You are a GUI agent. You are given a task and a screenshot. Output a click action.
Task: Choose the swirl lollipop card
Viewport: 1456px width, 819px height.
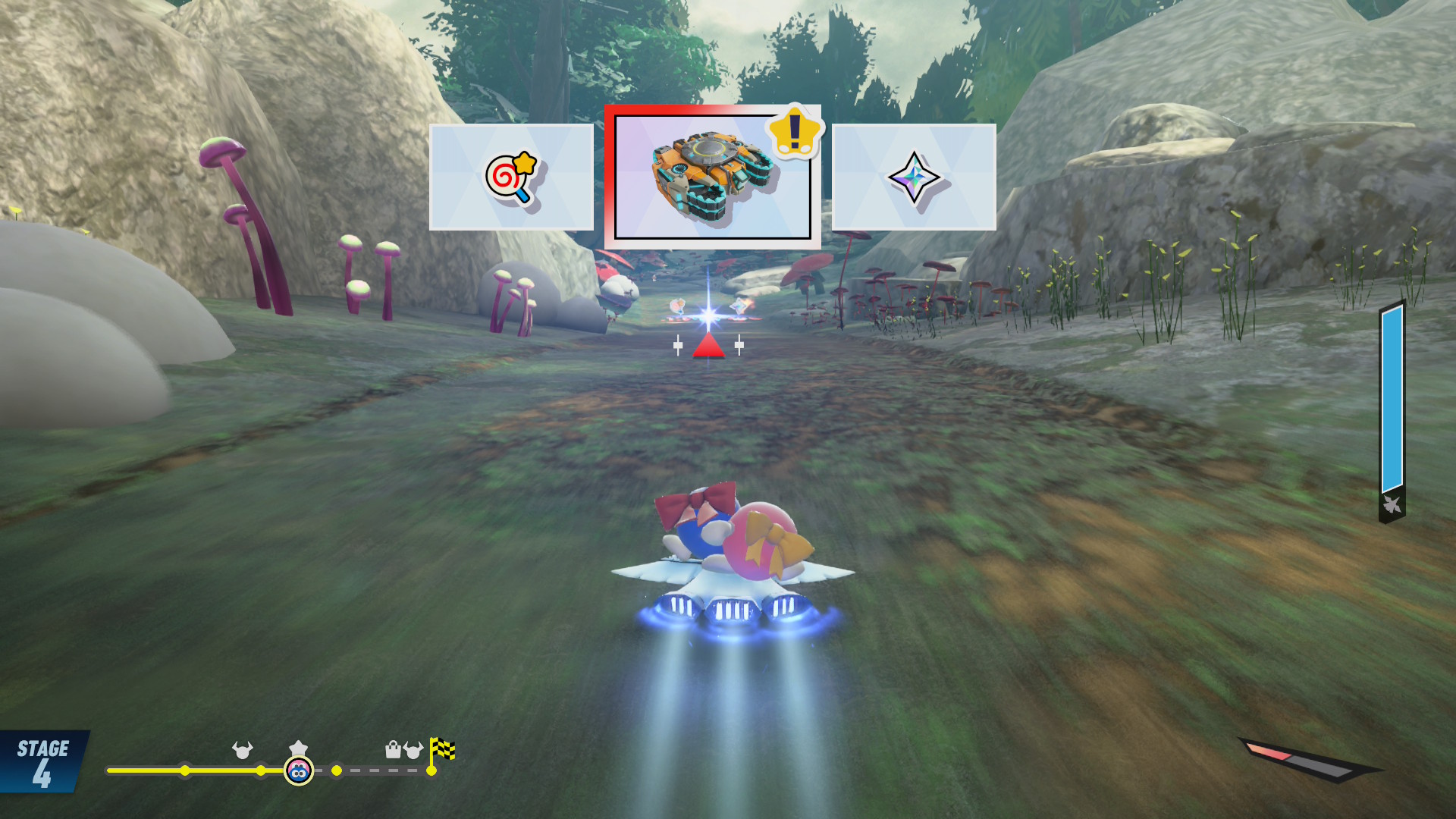(x=511, y=177)
